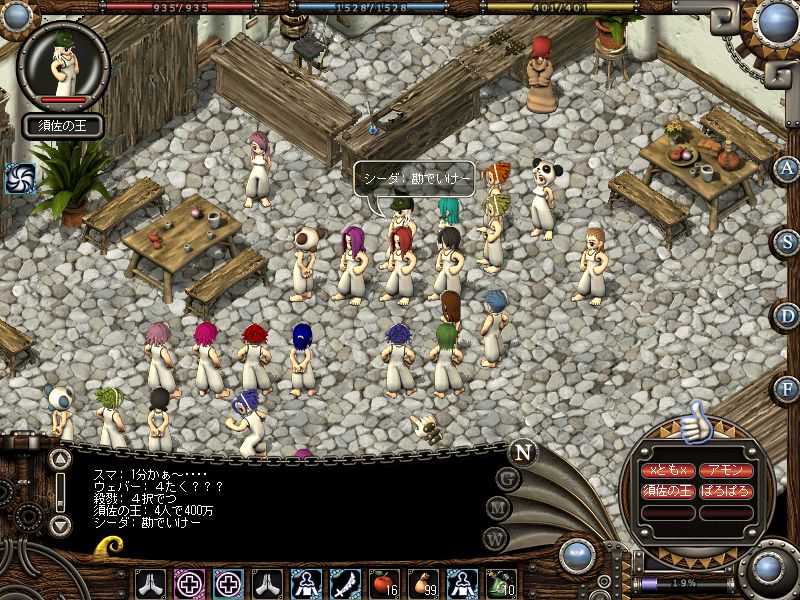Switch chat to the W channel
Screen dimensions: 800x600
(x=493, y=537)
